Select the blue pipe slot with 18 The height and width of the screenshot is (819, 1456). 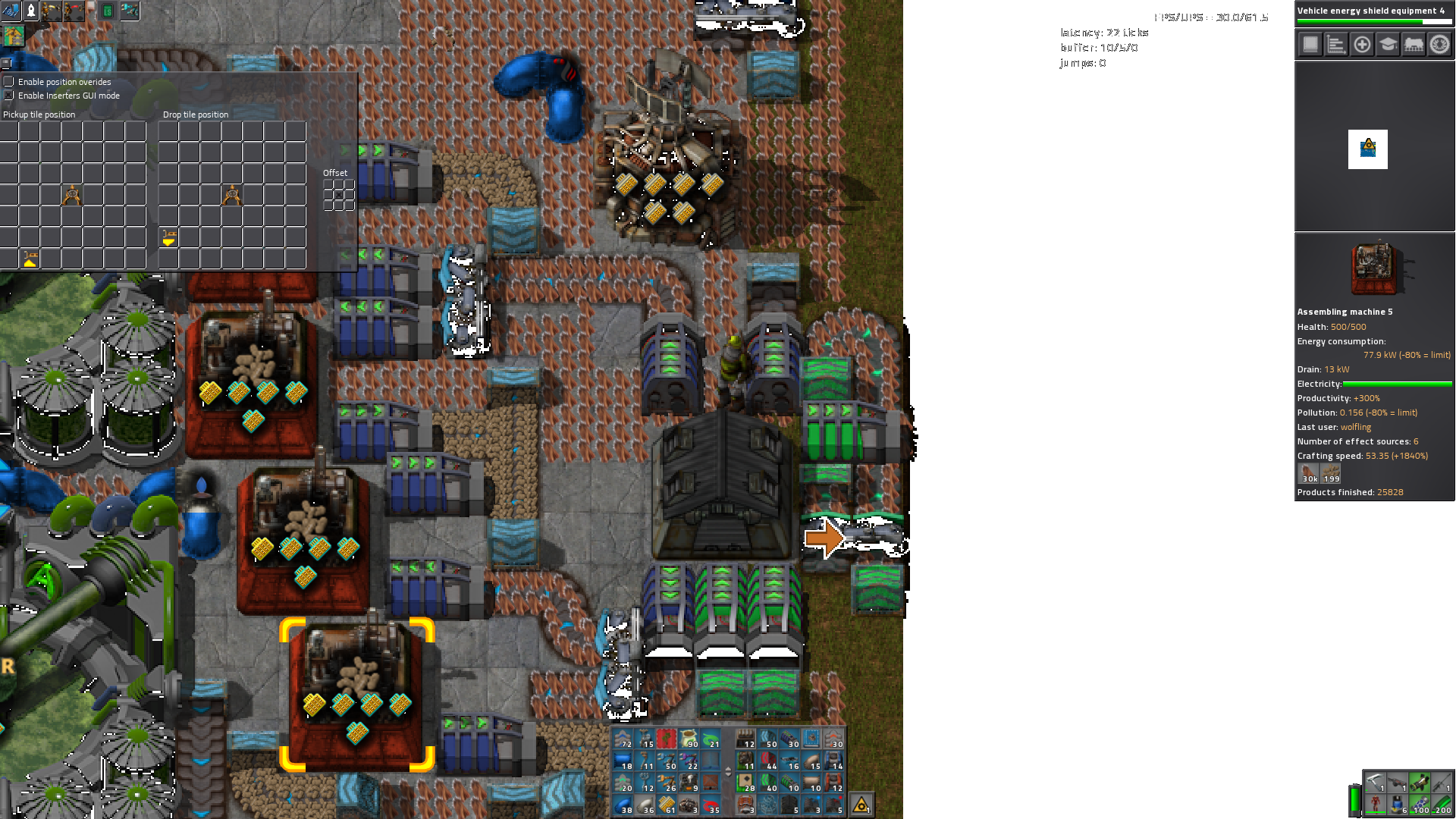tap(623, 761)
